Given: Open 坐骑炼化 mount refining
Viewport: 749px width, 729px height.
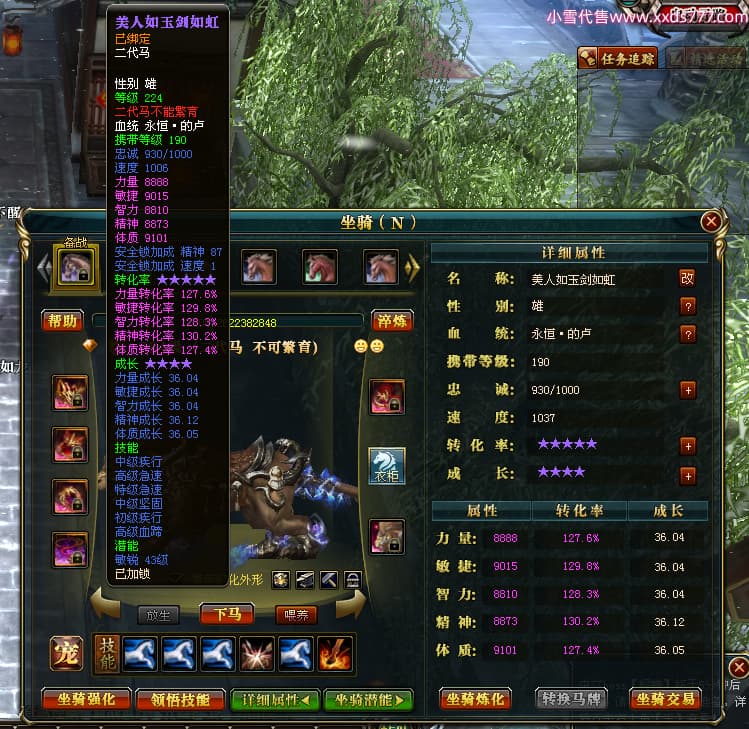Looking at the screenshot, I should (476, 699).
